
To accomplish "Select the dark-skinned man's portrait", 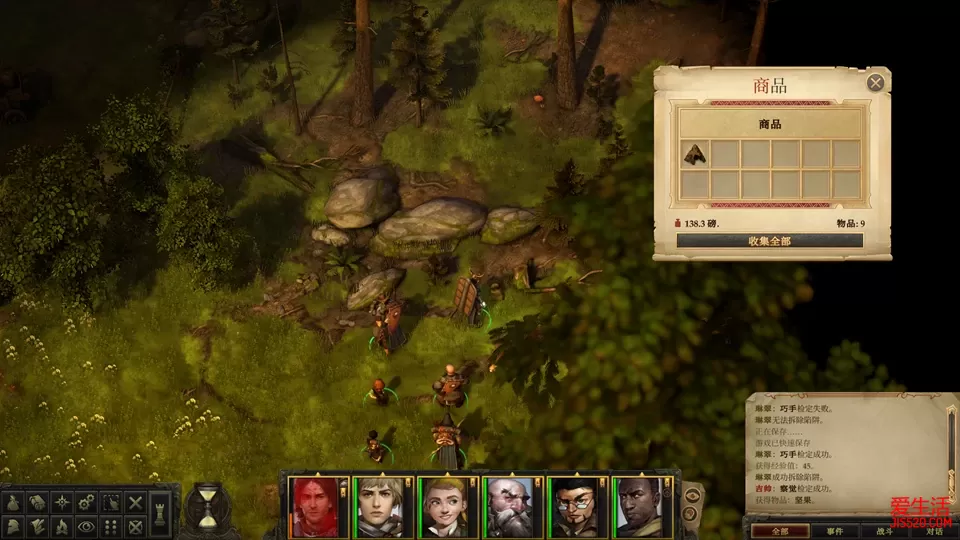I will pyautogui.click(x=643, y=505).
